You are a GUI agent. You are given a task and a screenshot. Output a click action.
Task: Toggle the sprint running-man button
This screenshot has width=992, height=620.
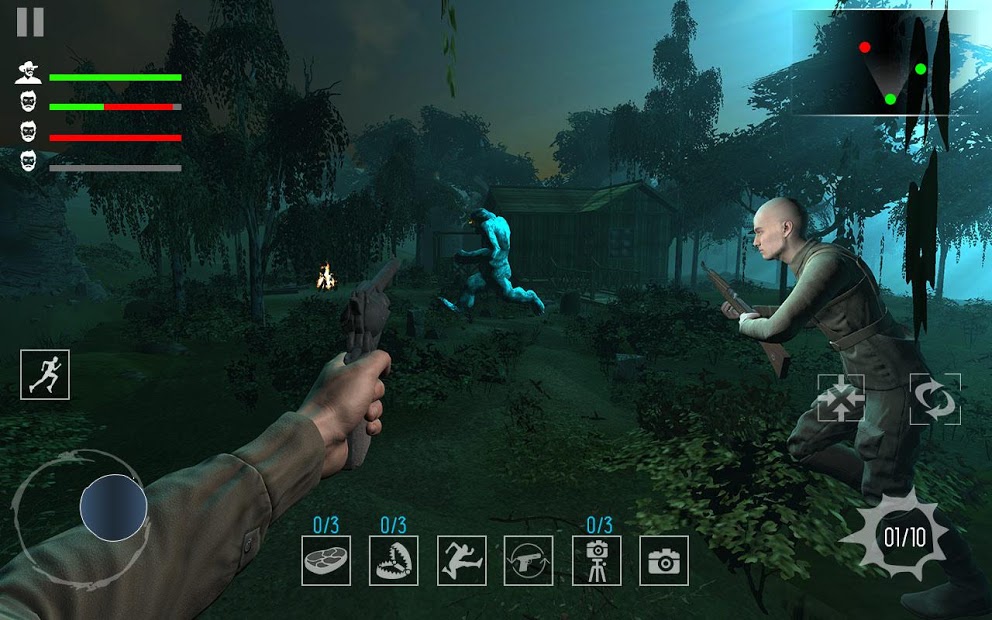[45, 375]
